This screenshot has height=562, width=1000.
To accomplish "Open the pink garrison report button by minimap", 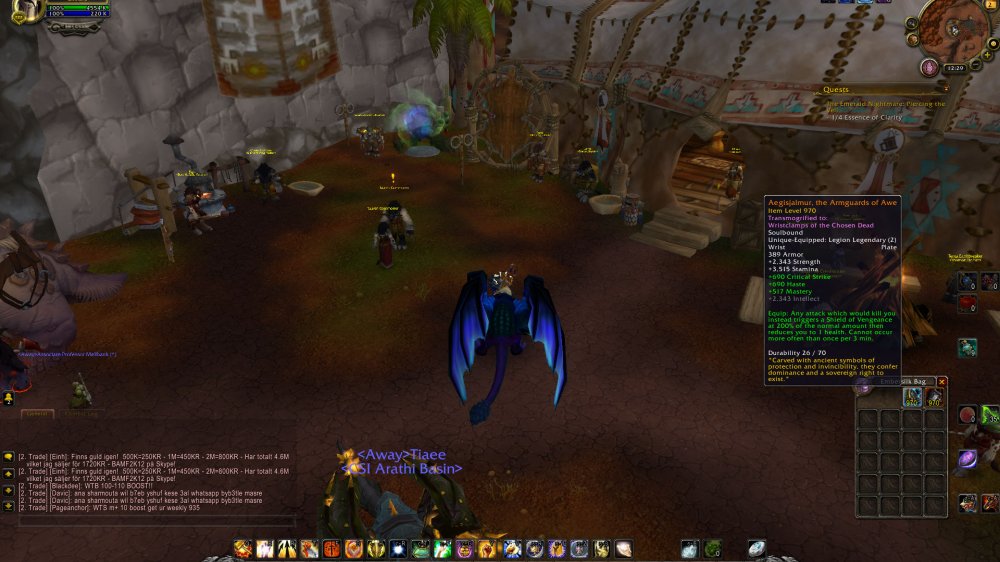I will [x=929, y=66].
